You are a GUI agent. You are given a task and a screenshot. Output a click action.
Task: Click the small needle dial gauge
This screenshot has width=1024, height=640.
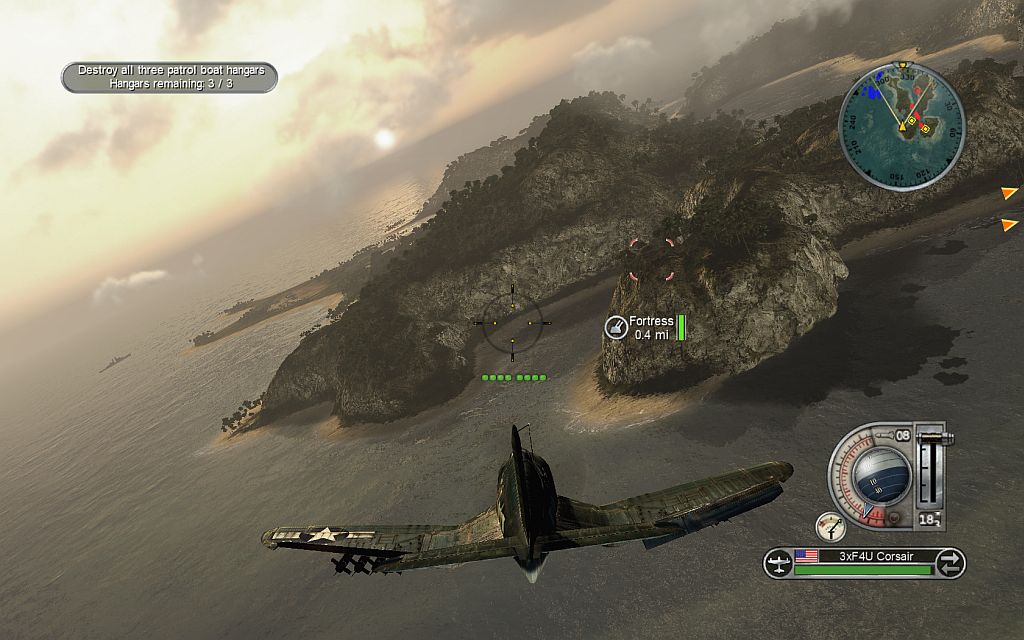pyautogui.click(x=829, y=525)
